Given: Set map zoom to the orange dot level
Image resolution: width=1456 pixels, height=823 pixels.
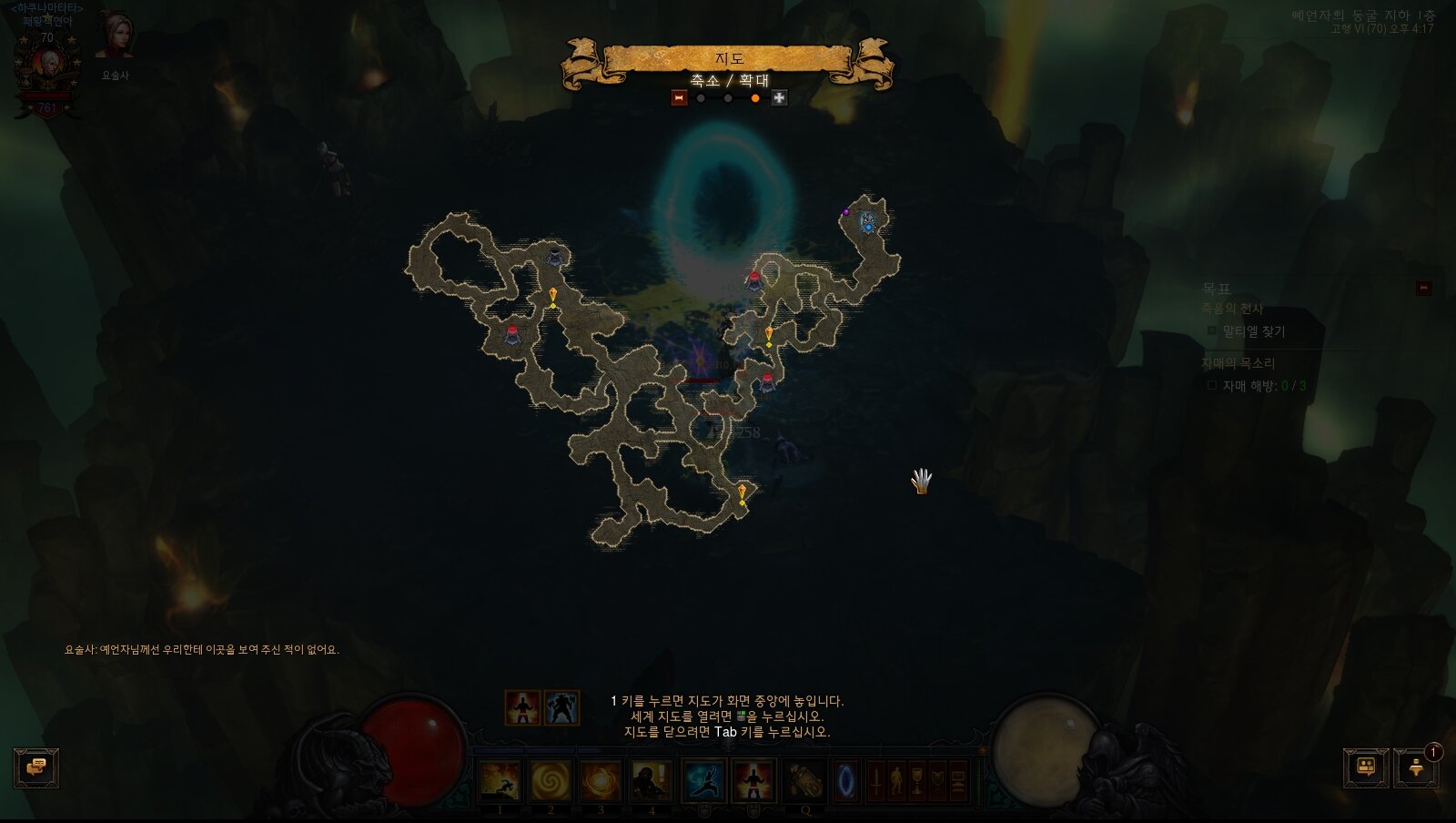Looking at the screenshot, I should pyautogui.click(x=754, y=98).
